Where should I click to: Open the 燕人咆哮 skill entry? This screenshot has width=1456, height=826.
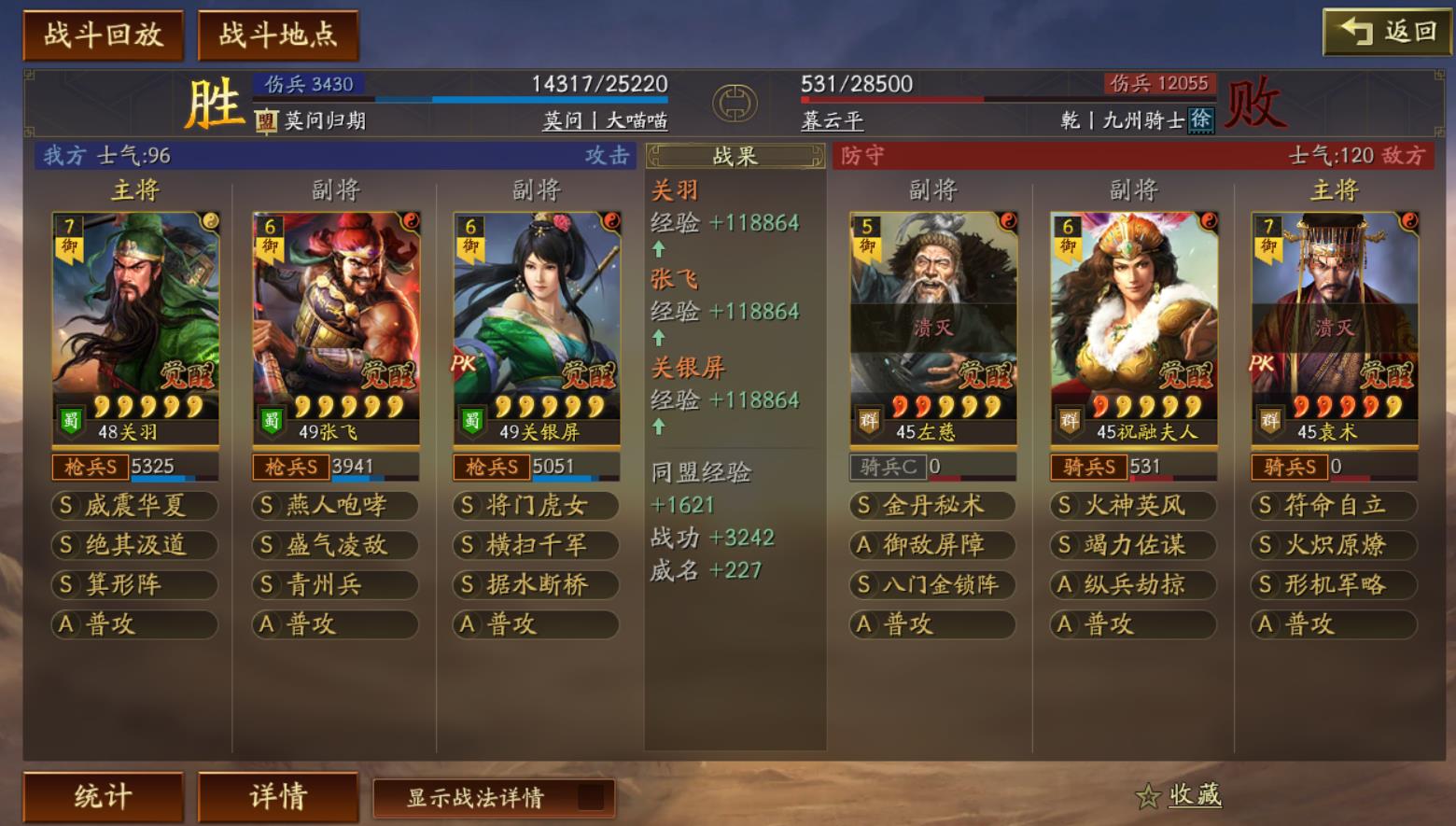pyautogui.click(x=336, y=506)
